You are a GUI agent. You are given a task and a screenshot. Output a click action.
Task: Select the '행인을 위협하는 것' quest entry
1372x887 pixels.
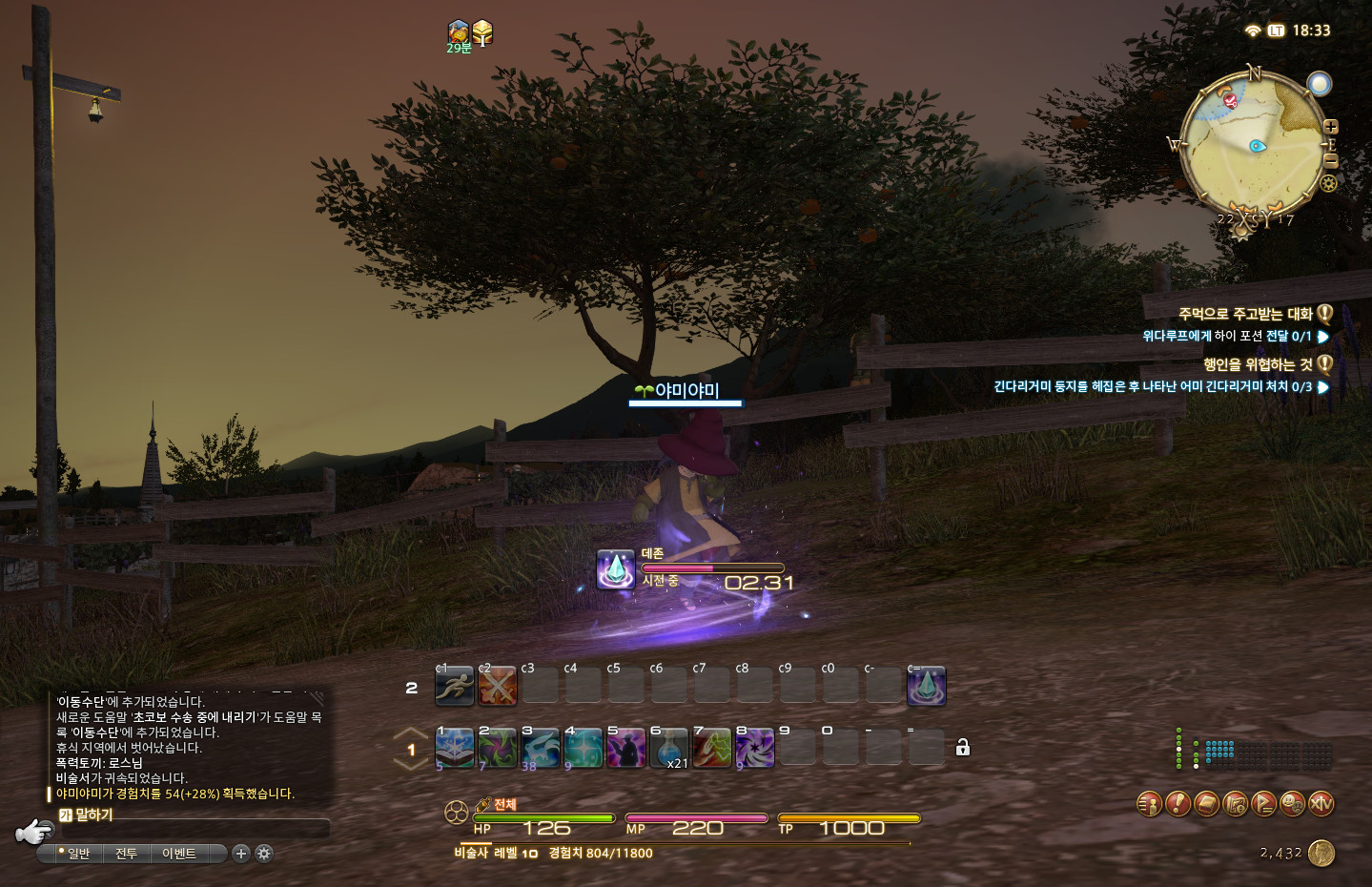click(1257, 364)
